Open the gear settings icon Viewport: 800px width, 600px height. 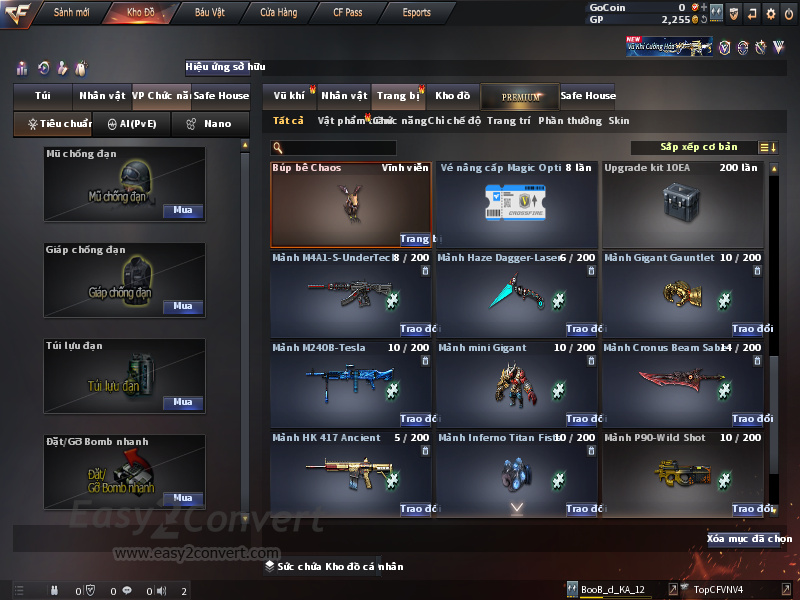[770, 13]
